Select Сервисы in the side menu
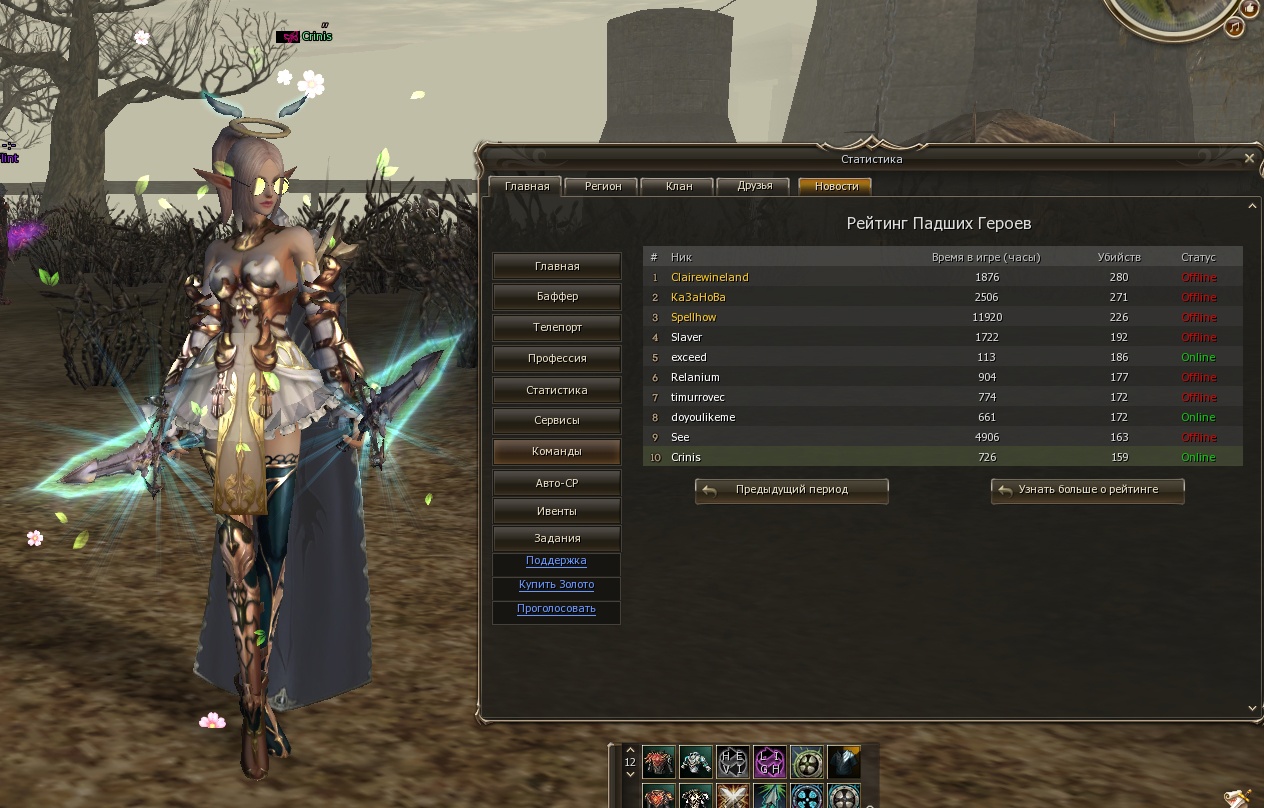This screenshot has height=808, width=1264. click(x=557, y=421)
